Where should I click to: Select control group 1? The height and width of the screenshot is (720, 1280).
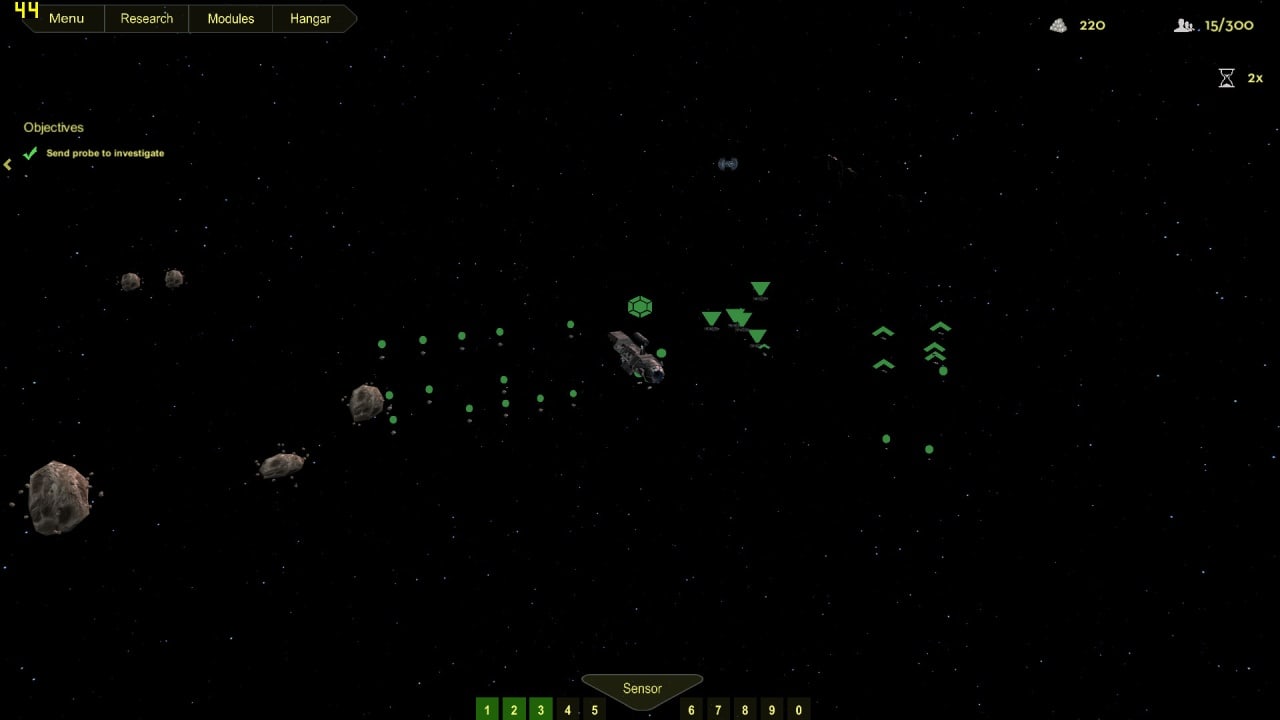487,710
